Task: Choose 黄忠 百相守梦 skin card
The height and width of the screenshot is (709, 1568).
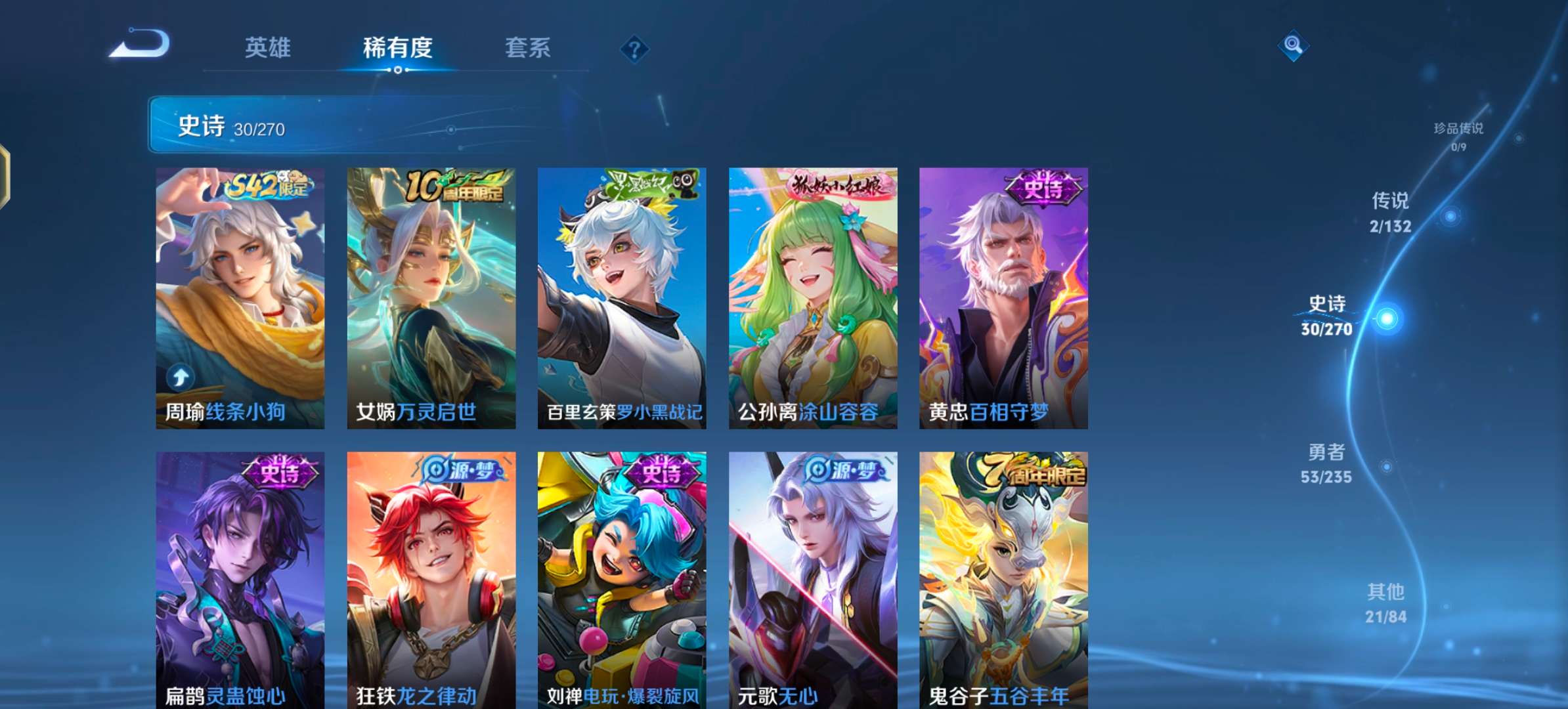Action: pyautogui.click(x=1003, y=298)
